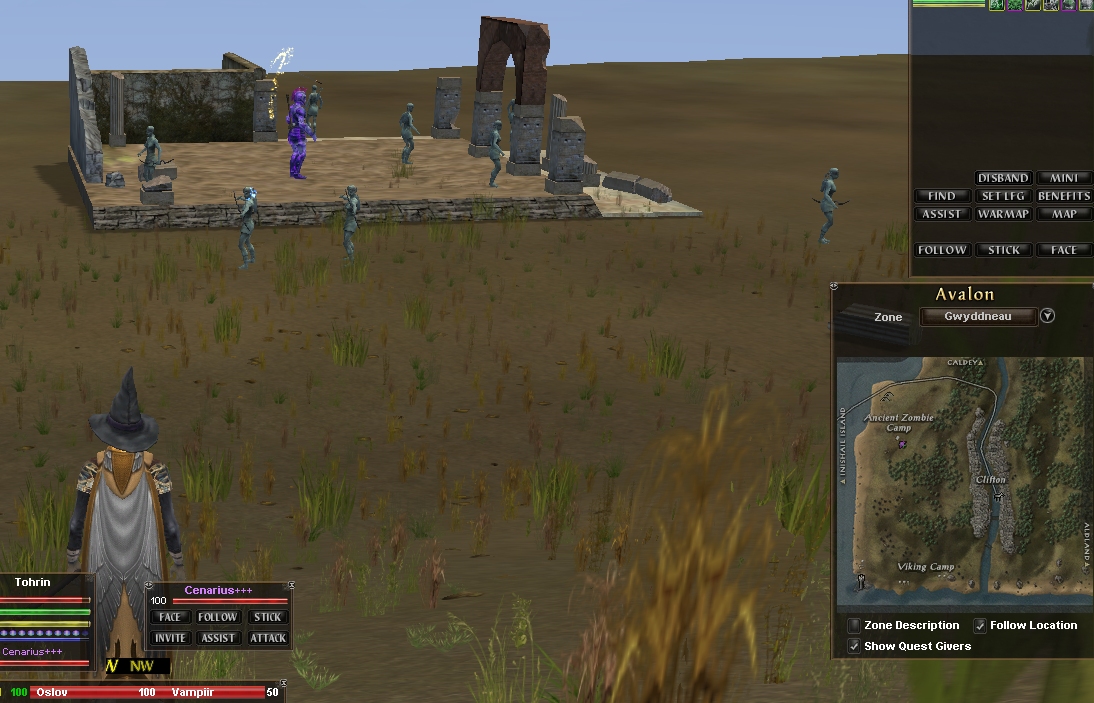Click STICK in the Cenarius target window

(x=267, y=617)
